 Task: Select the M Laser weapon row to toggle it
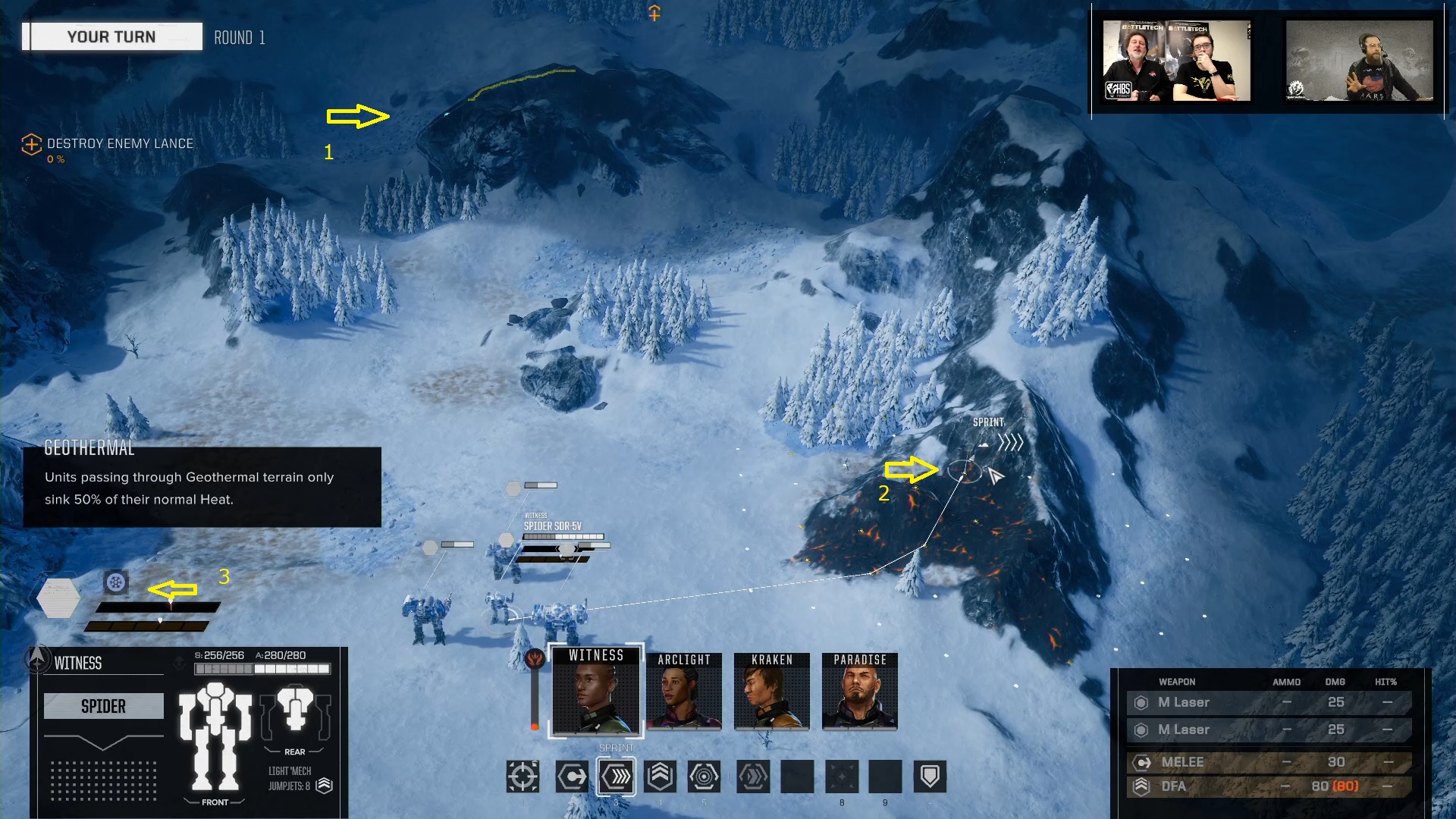[1266, 702]
